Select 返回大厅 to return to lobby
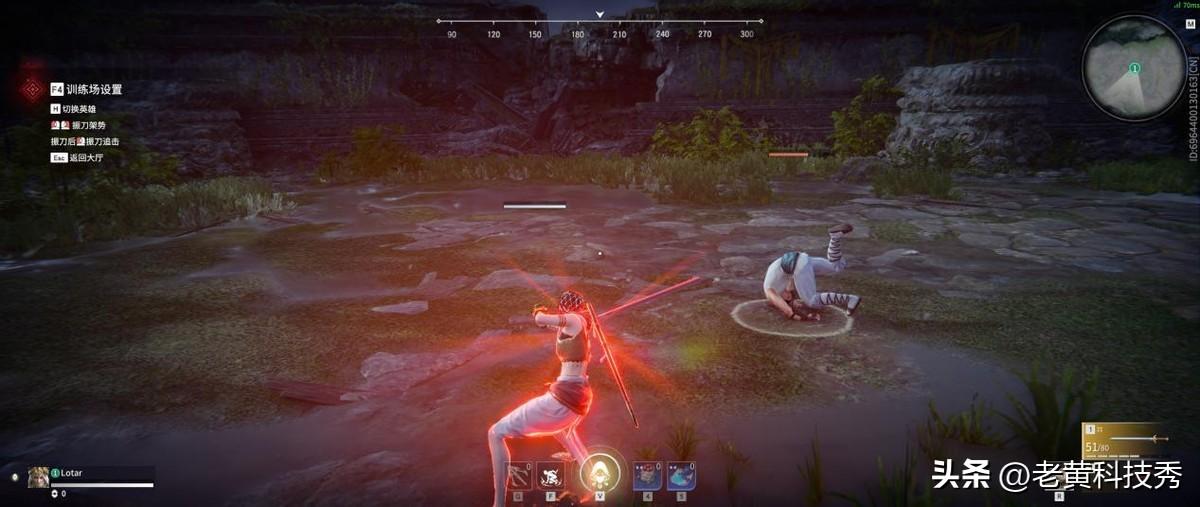Viewport: 1200px width, 507px height. coord(85,157)
